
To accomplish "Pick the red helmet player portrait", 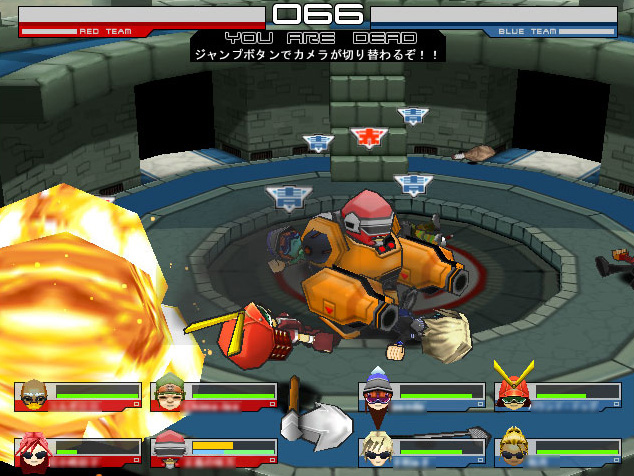I will point(168,452).
